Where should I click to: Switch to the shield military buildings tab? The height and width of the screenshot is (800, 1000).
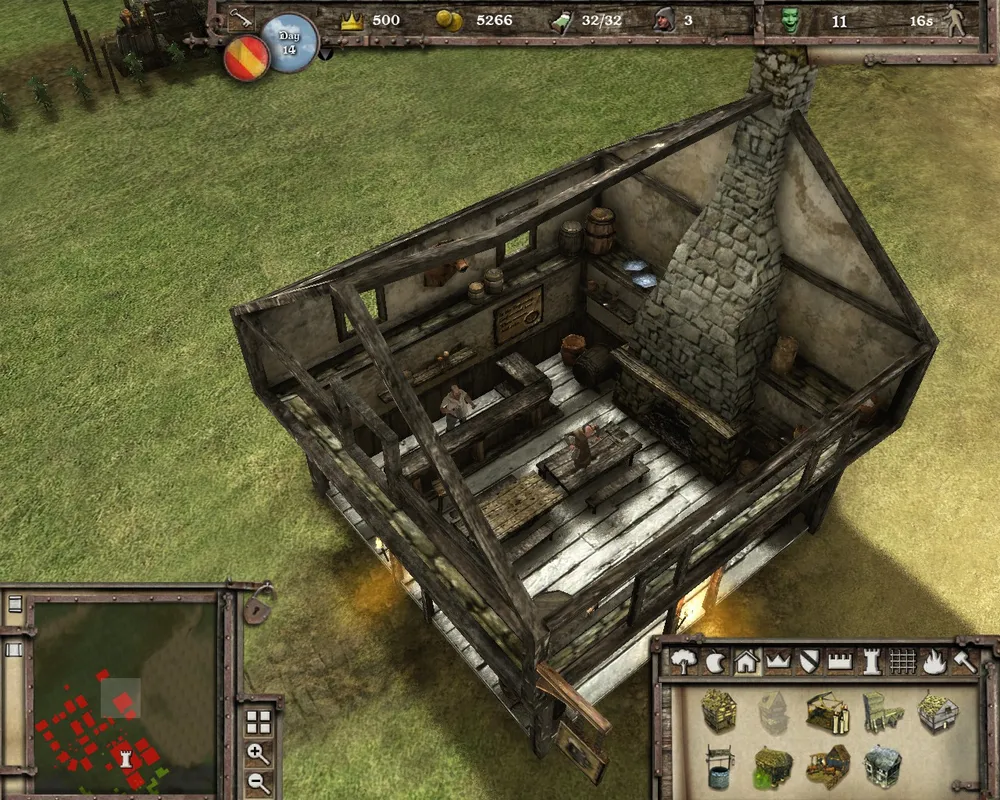tap(809, 660)
